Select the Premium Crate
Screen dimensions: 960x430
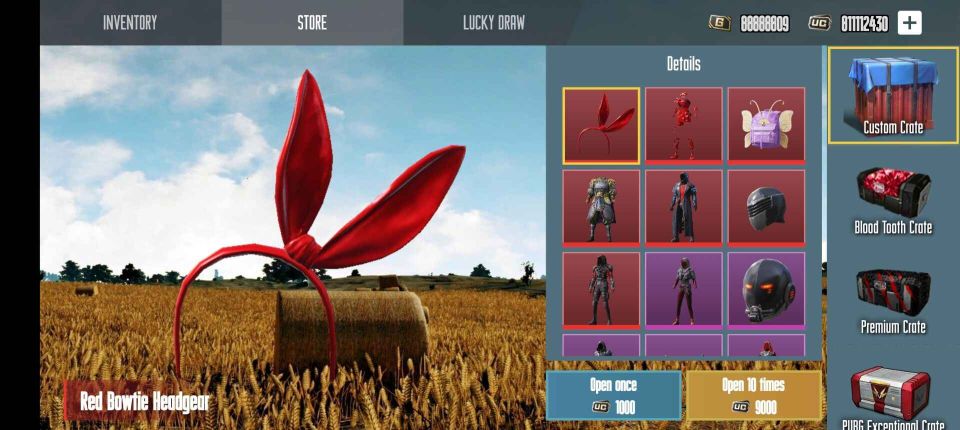point(893,300)
